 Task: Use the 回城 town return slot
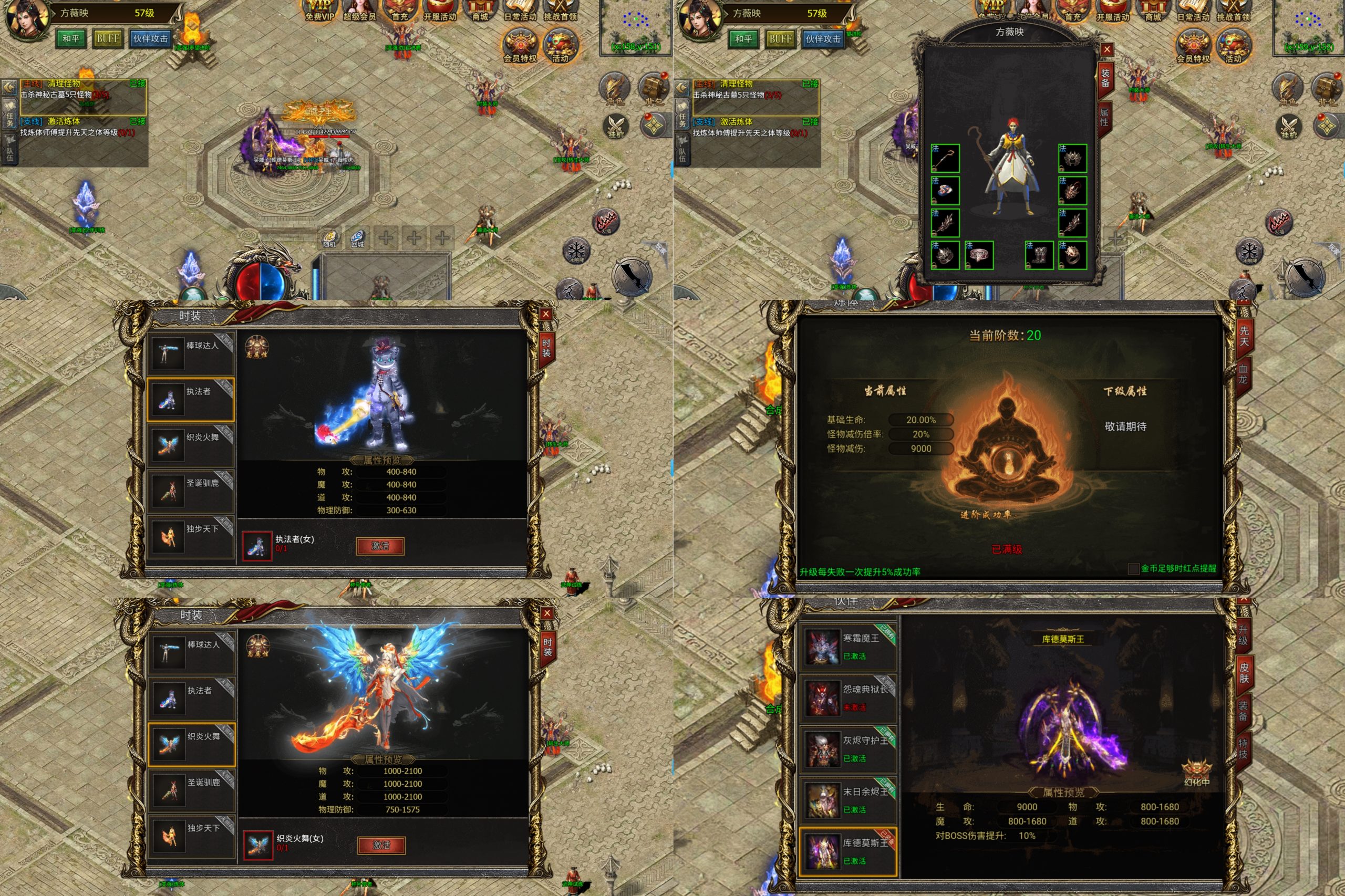358,238
